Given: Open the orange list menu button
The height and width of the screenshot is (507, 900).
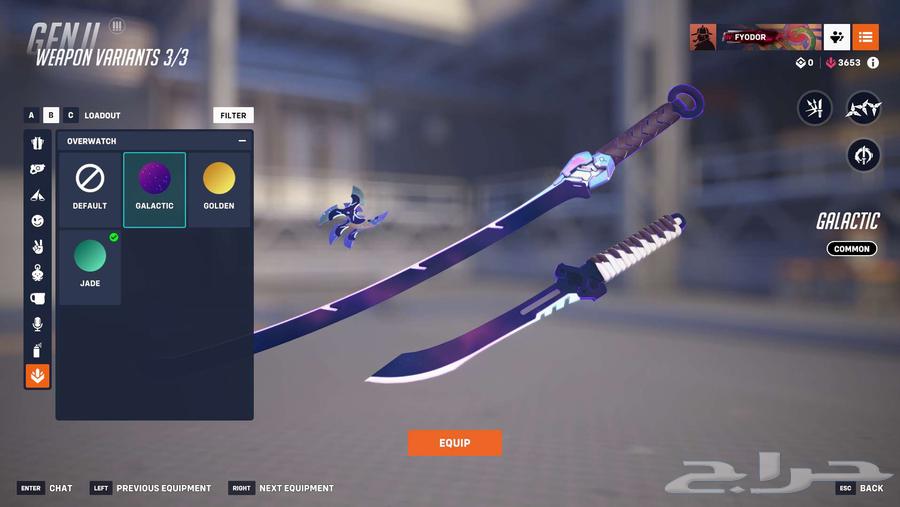Looking at the screenshot, I should 866,37.
